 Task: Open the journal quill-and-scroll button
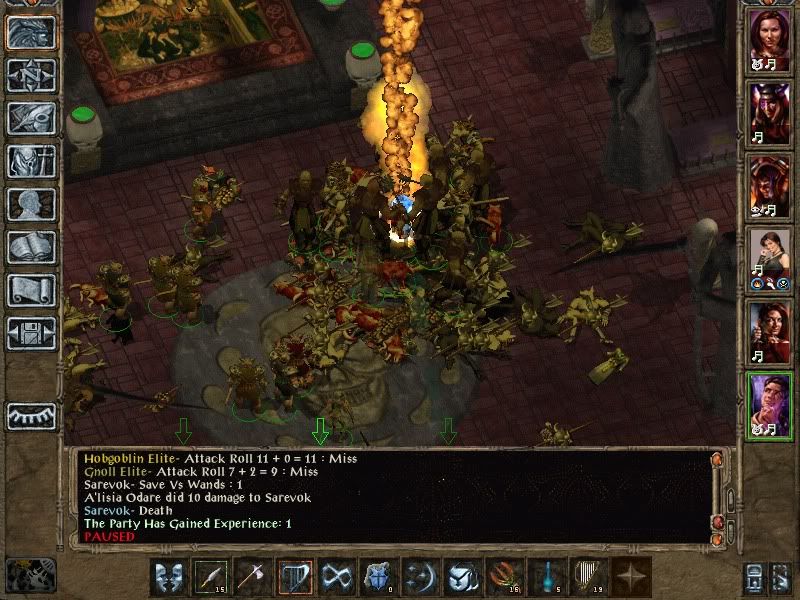tap(31, 118)
